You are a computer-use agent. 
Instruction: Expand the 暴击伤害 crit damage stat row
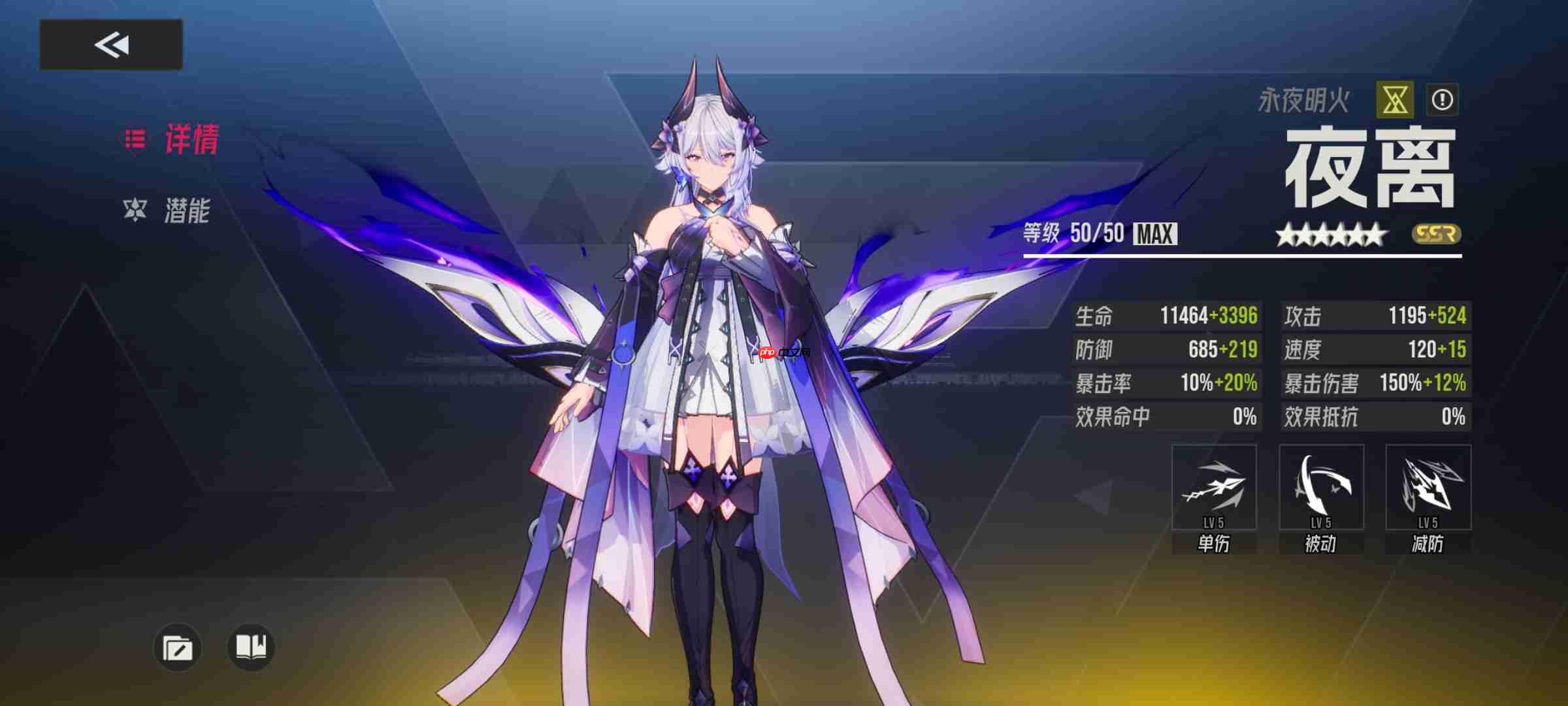[x=1377, y=384]
